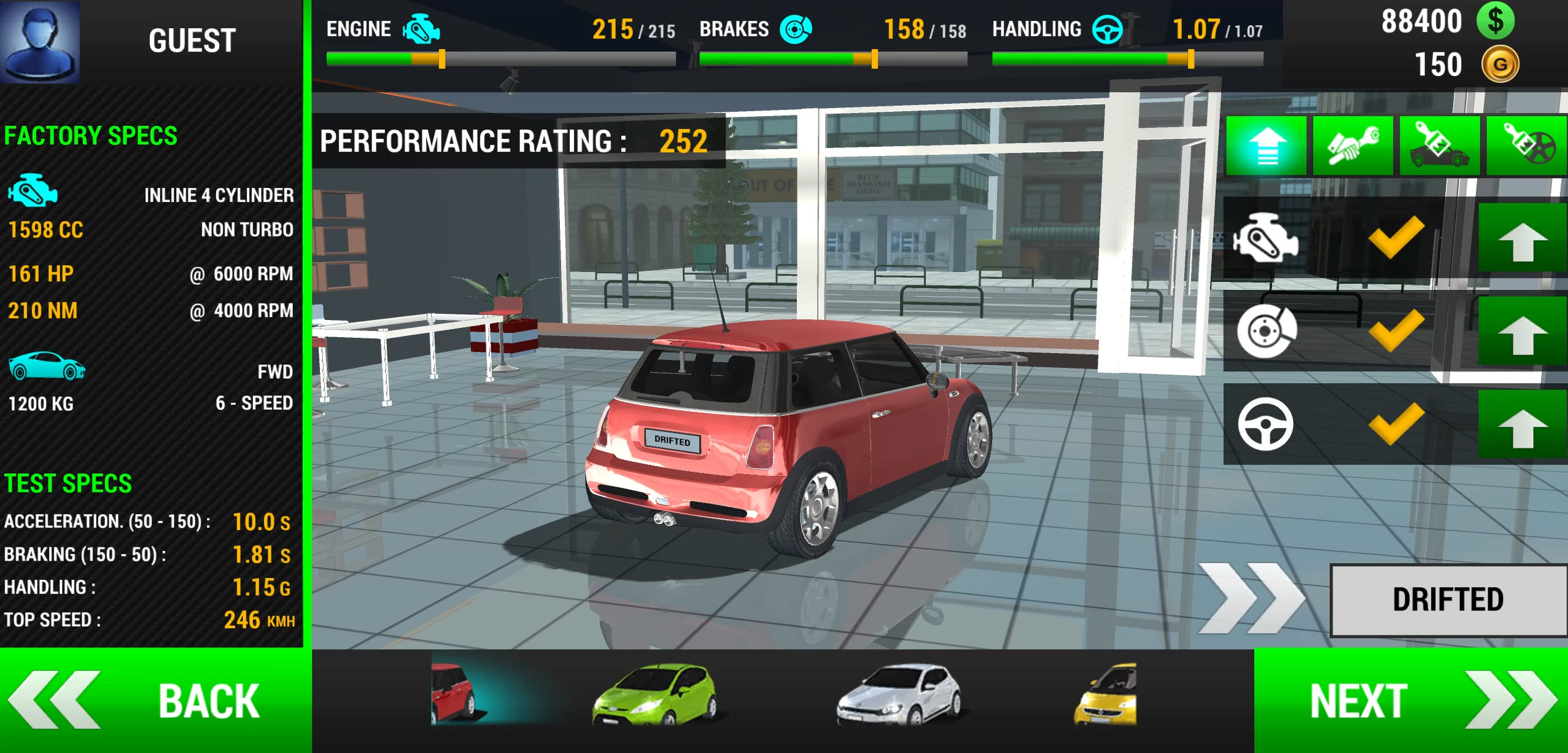Viewport: 1568px width, 753px height.
Task: Choose the green hatchback thumbnail
Action: 654,694
